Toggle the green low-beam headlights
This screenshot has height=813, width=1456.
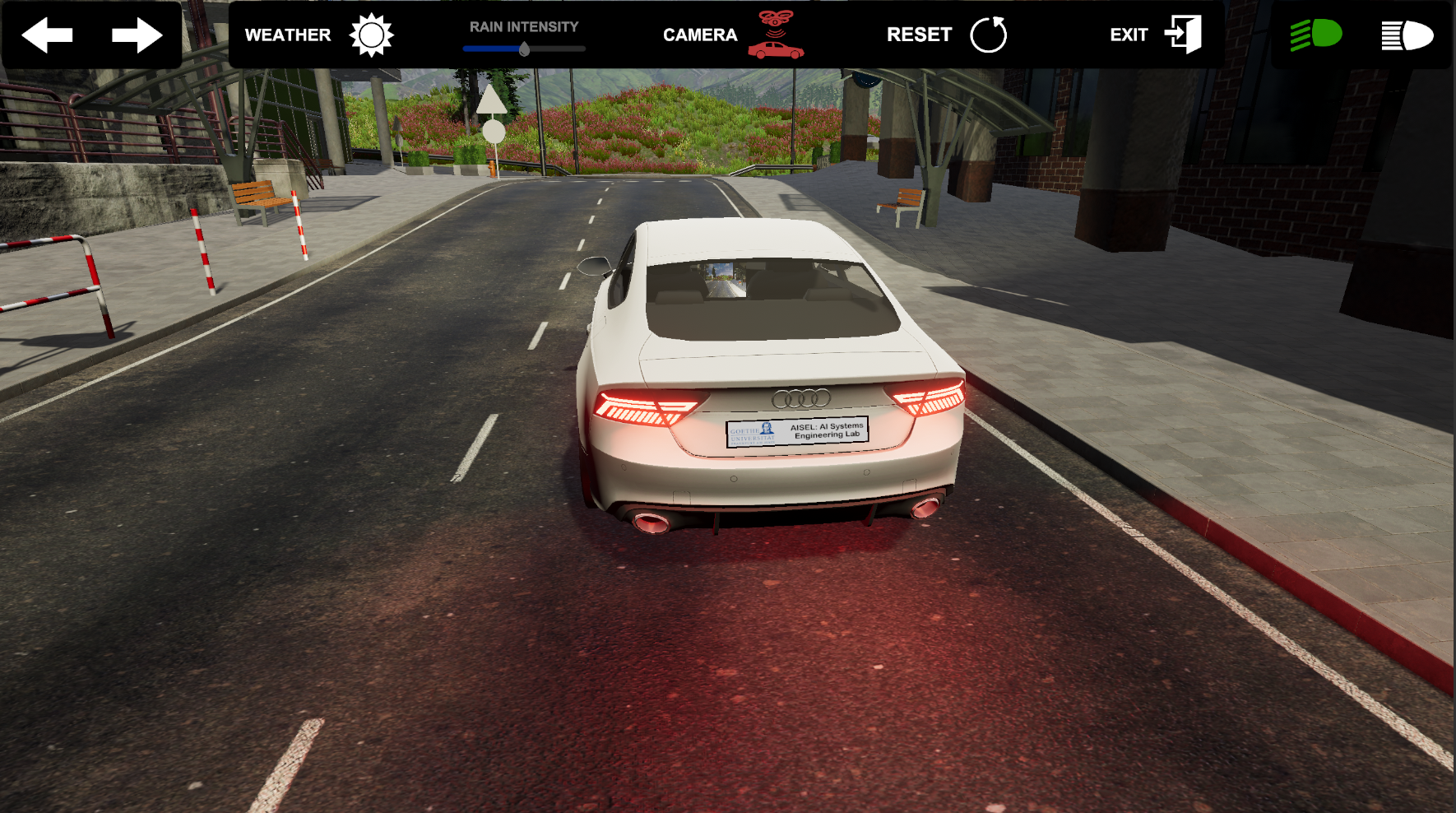coord(1315,35)
